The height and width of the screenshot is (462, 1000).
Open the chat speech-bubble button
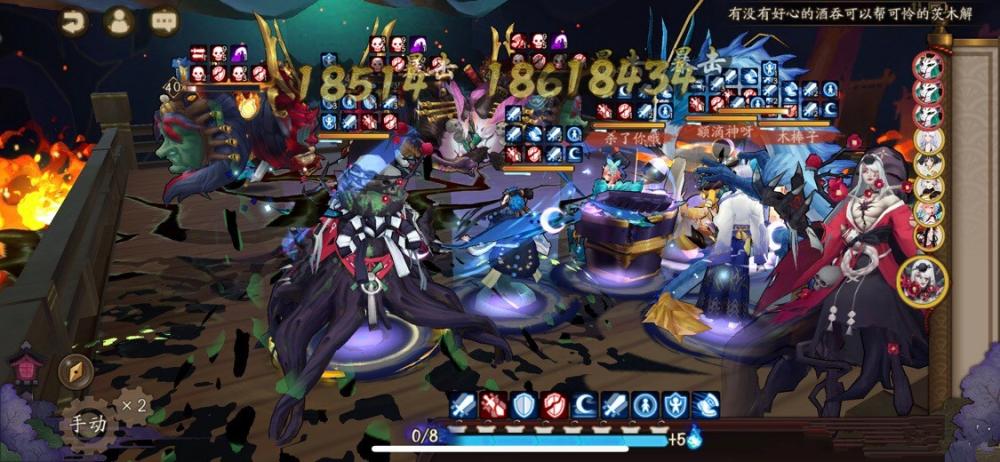pos(164,21)
